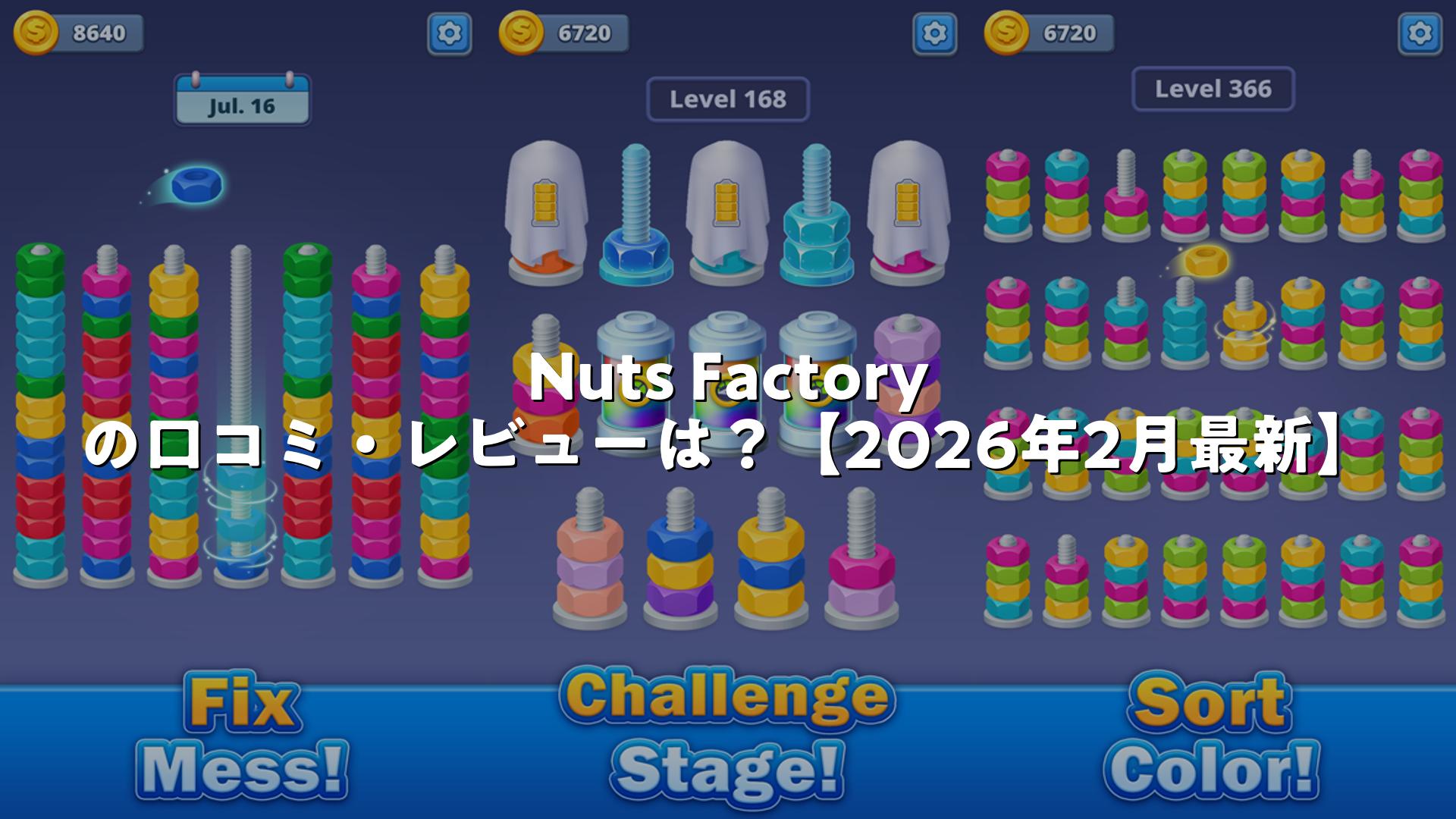The width and height of the screenshot is (1456, 819).
Task: Select the Level 168 bolt with one magenta nut
Action: click(861, 561)
